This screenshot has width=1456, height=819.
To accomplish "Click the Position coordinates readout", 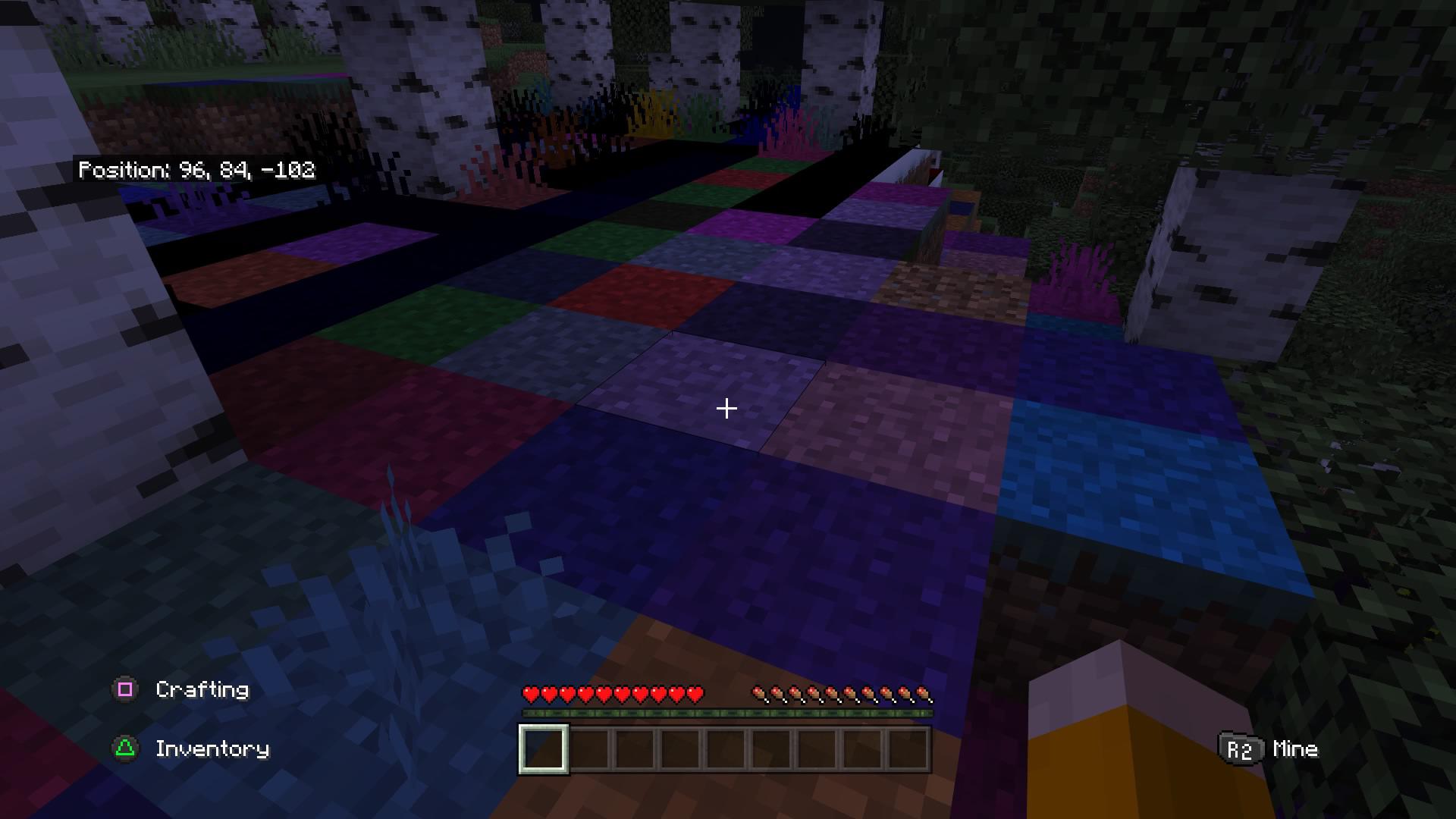I will click(197, 171).
